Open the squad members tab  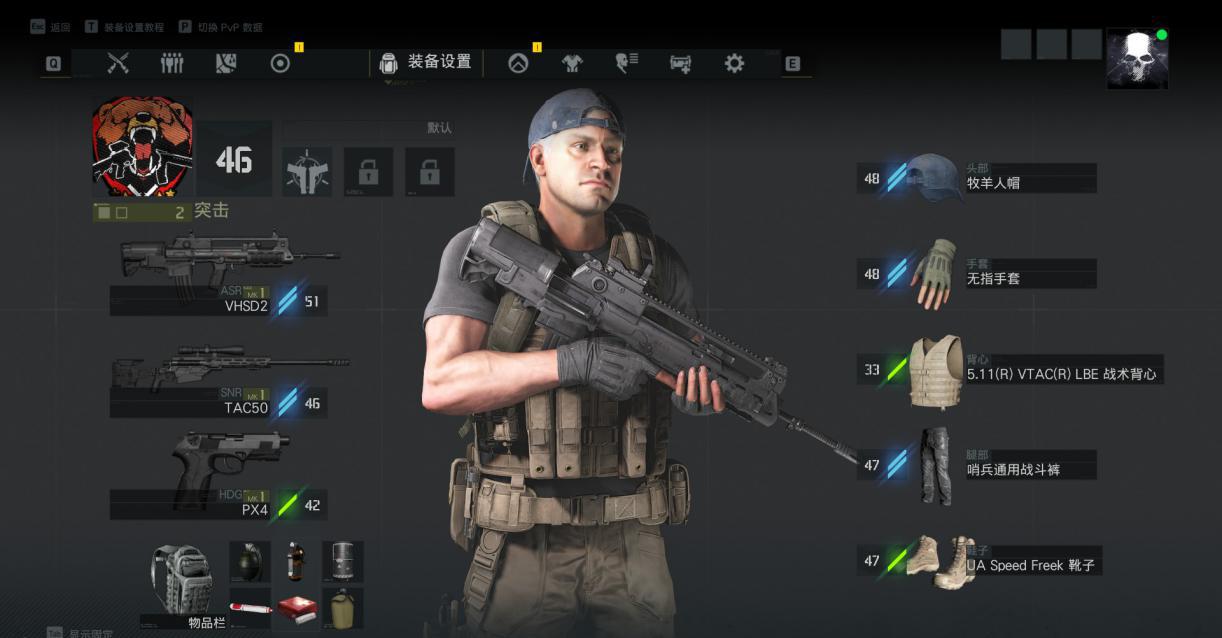pyautogui.click(x=172, y=64)
